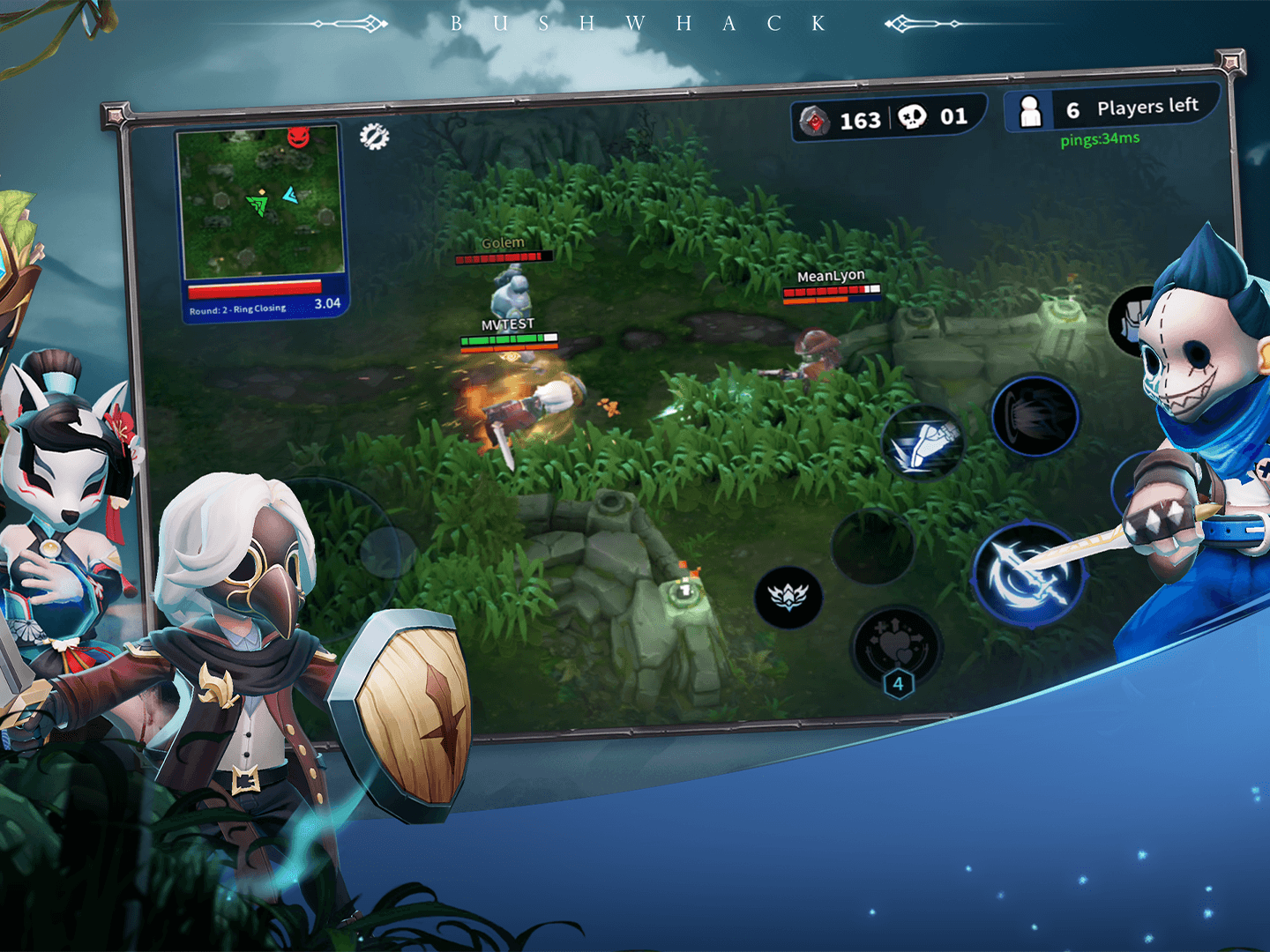1270x952 pixels.
Task: Tap the minimap in the corner
Action: (x=259, y=201)
